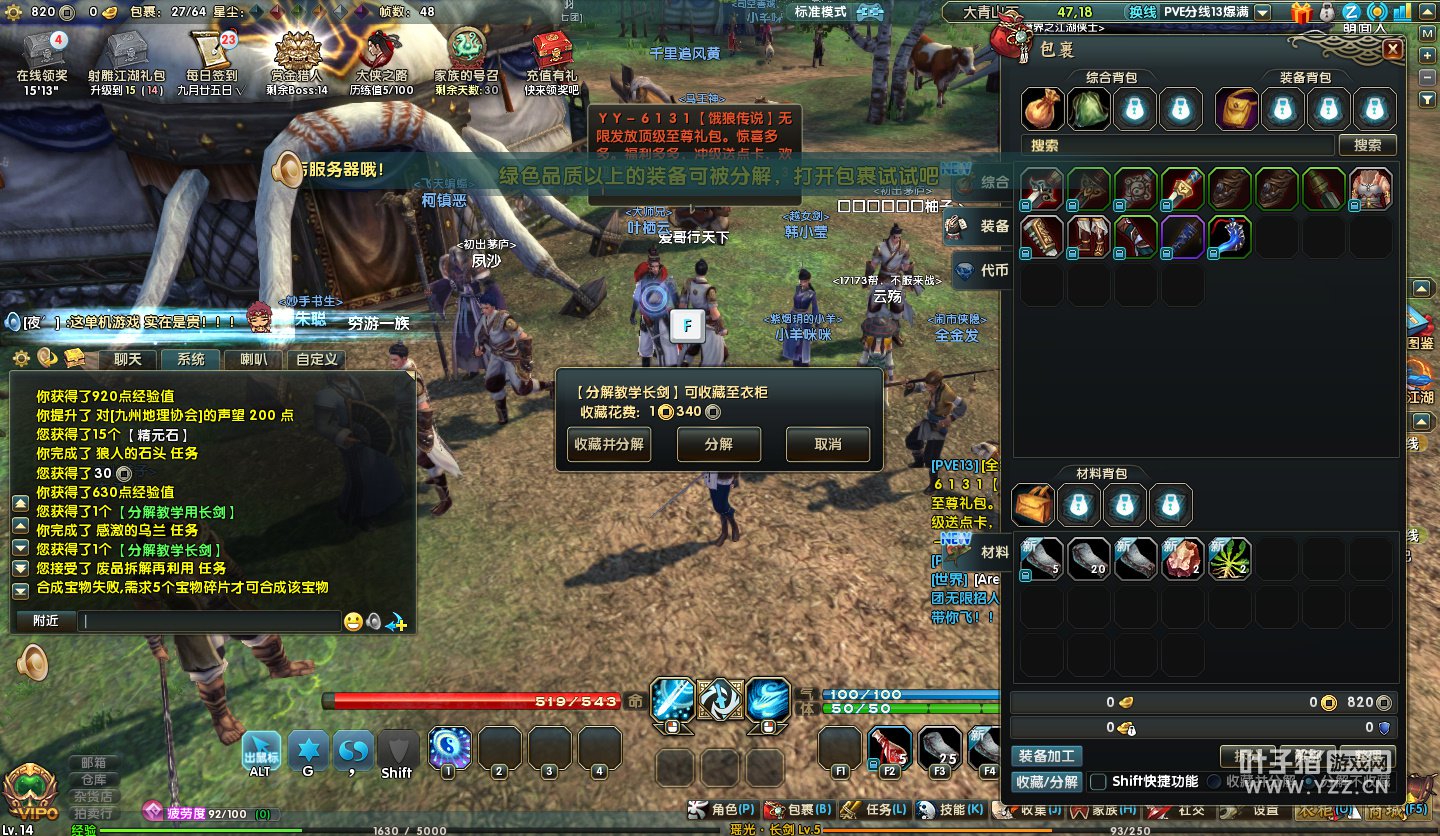The width and height of the screenshot is (1440, 836).
Task: Cancel the dismantle dialog with 取消
Action: click(827, 444)
